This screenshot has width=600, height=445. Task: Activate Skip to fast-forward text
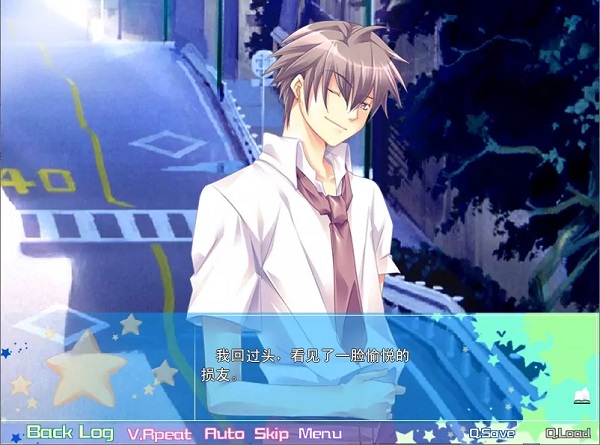[271, 434]
